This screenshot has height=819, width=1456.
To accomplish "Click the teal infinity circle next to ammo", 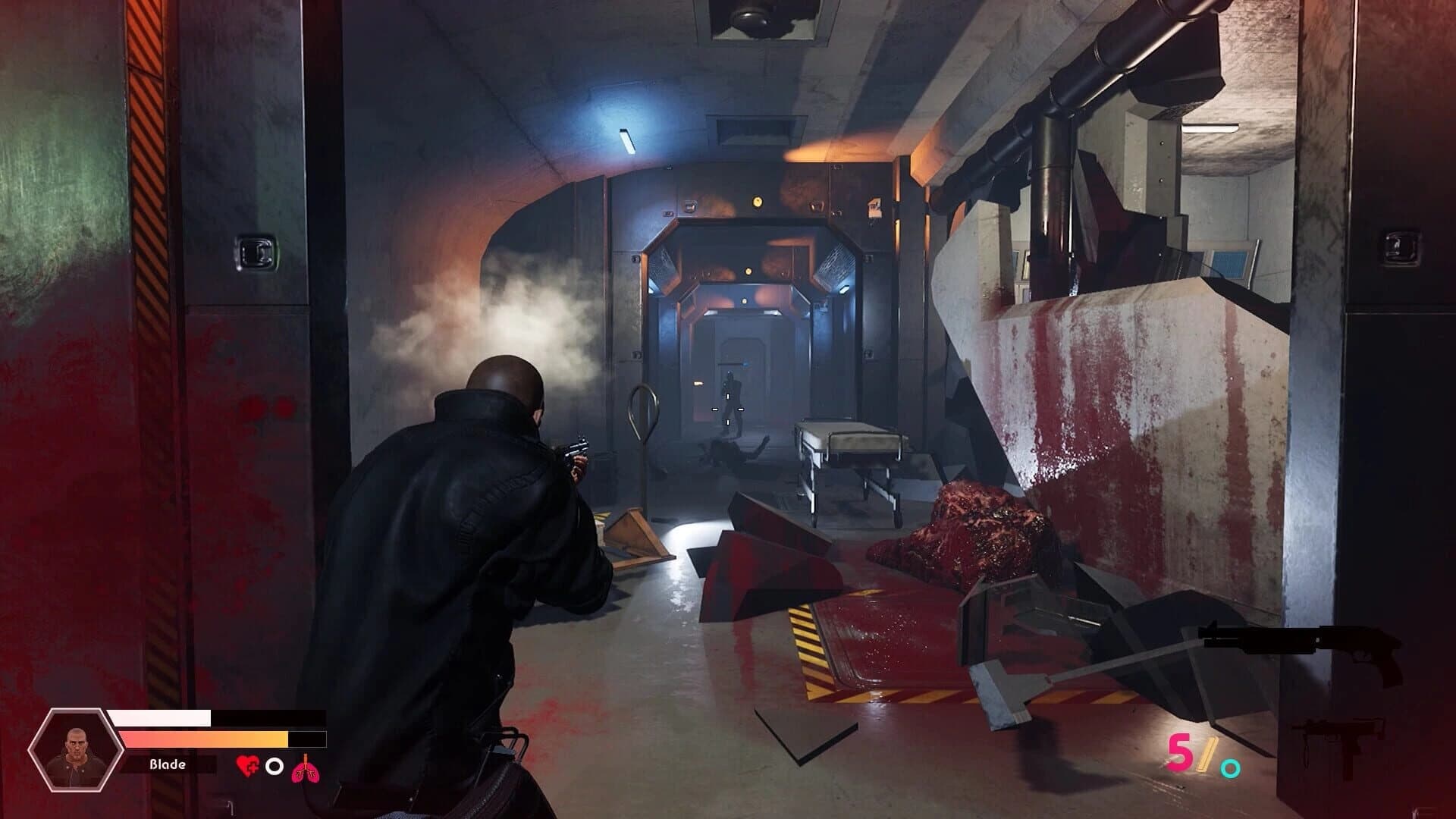I will click(1228, 768).
